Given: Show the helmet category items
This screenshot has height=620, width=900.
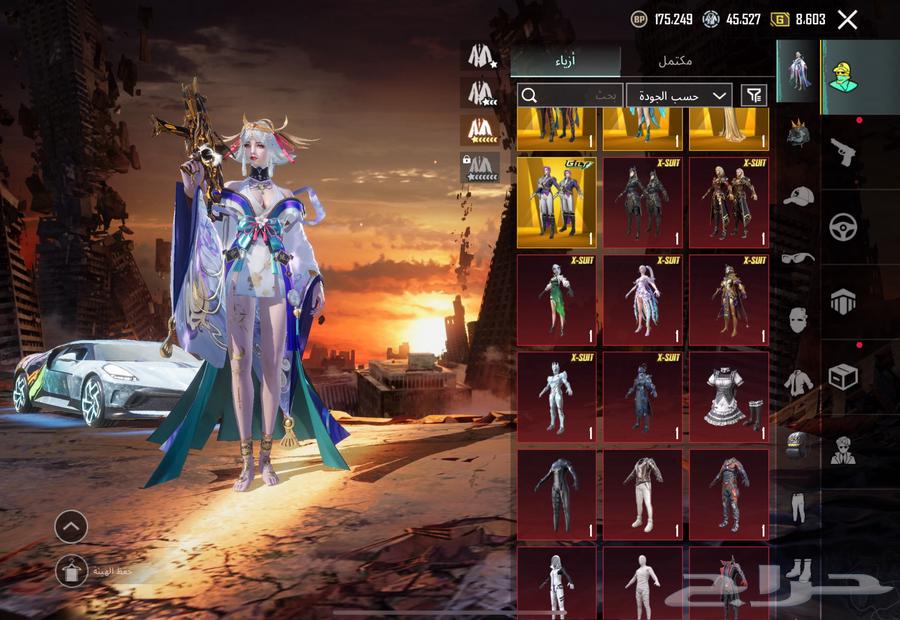Looking at the screenshot, I should [x=797, y=135].
